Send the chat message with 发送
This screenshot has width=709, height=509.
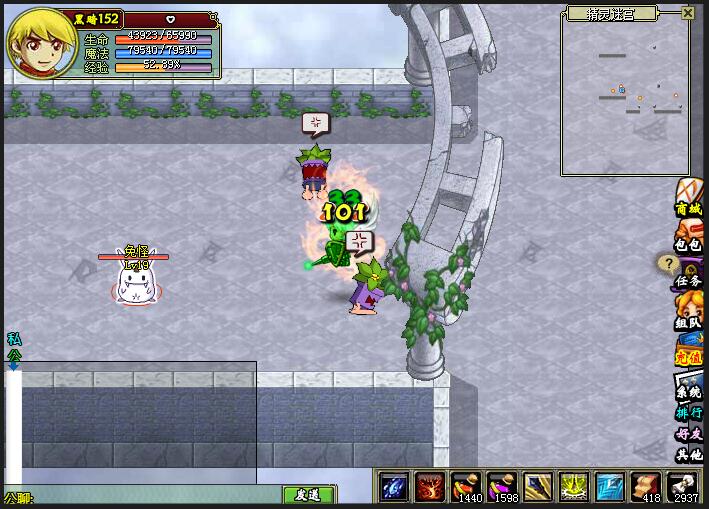coord(307,495)
